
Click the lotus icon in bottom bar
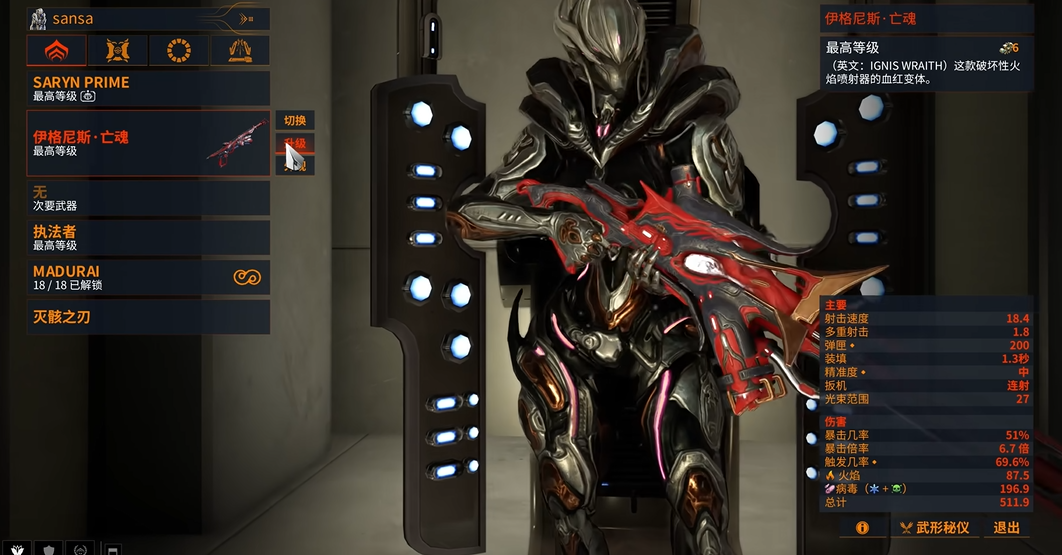tap(17, 549)
